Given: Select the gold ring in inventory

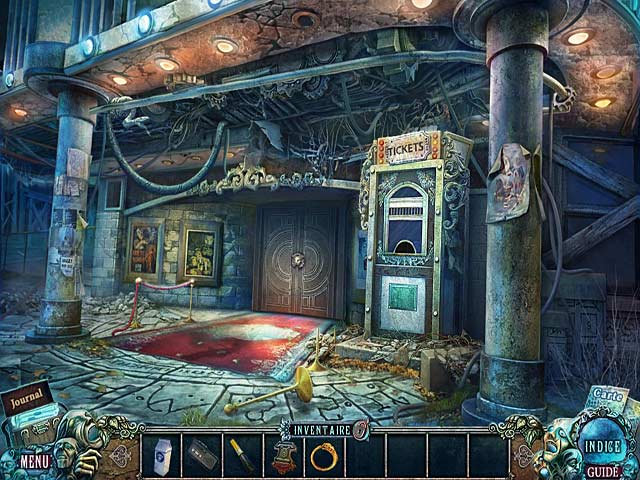Looking at the screenshot, I should tap(323, 455).
